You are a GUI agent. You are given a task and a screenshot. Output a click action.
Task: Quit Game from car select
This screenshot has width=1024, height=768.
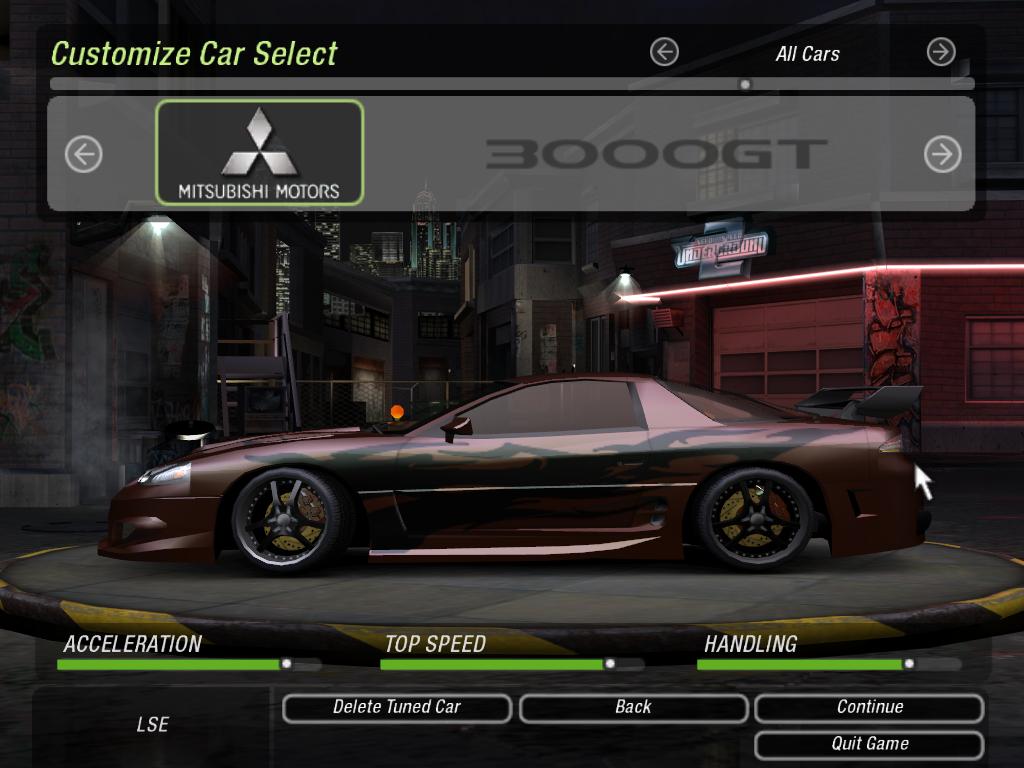pyautogui.click(x=869, y=744)
